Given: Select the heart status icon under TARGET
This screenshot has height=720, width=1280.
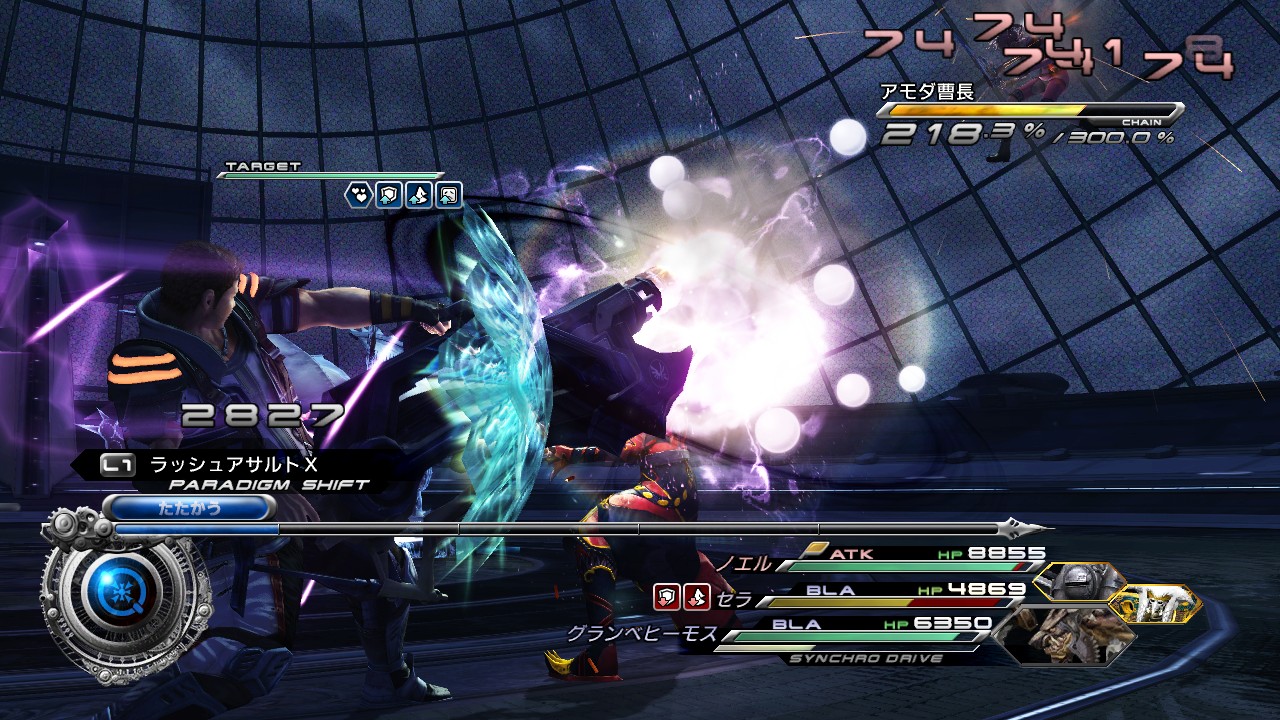Looking at the screenshot, I should click(359, 194).
